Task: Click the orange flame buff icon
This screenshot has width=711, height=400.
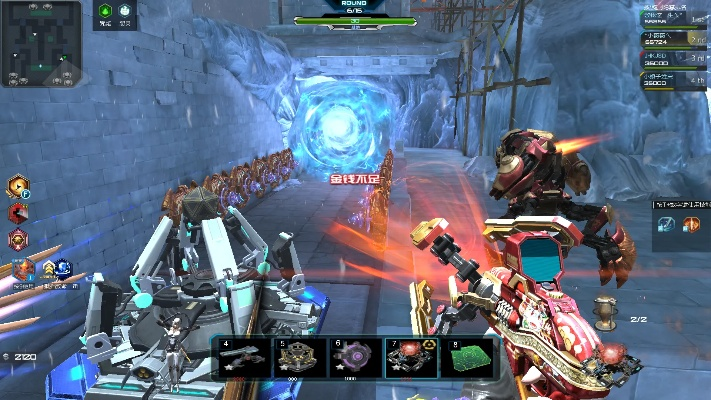Action: (x=22, y=270)
